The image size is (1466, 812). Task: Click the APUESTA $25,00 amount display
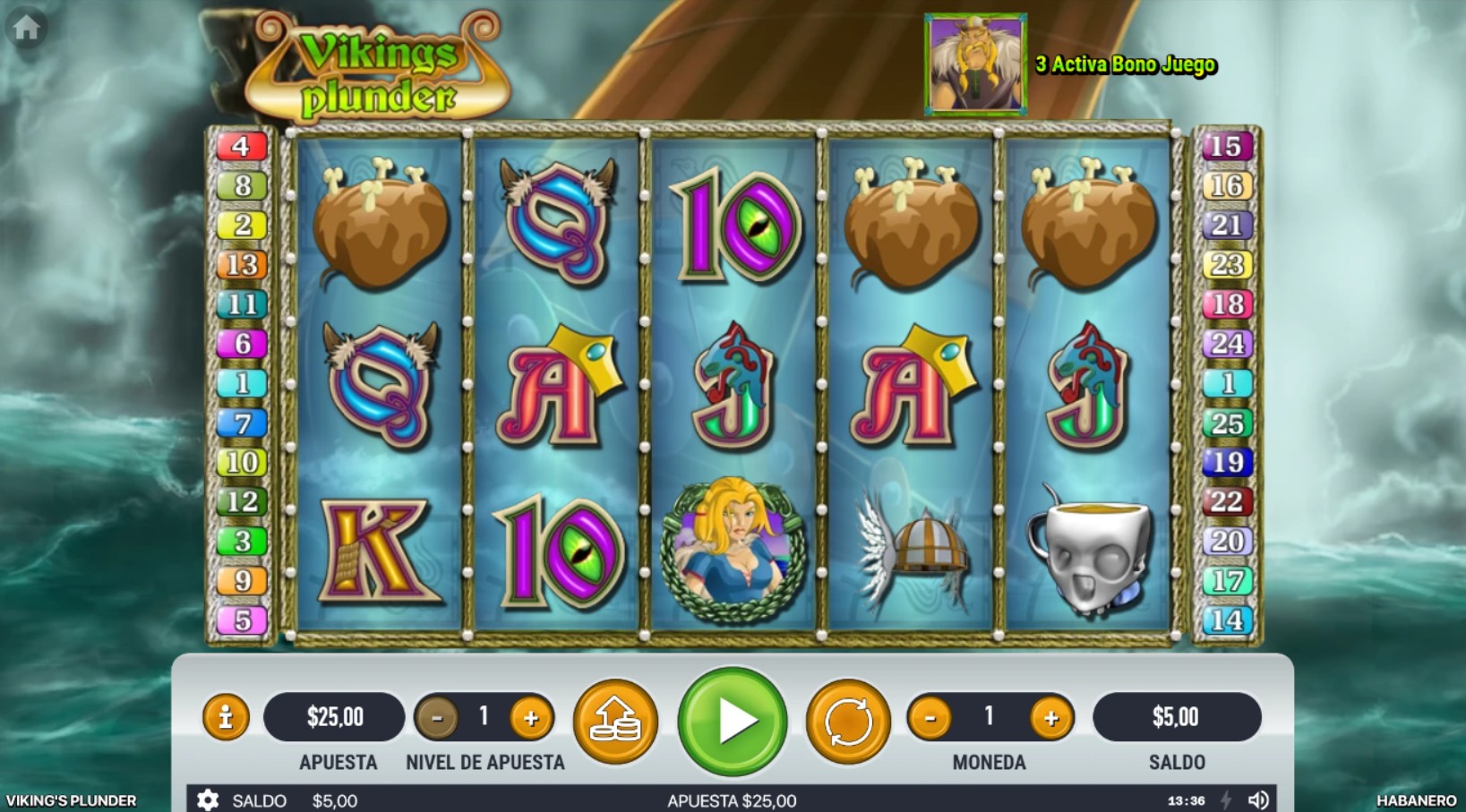pos(335,716)
